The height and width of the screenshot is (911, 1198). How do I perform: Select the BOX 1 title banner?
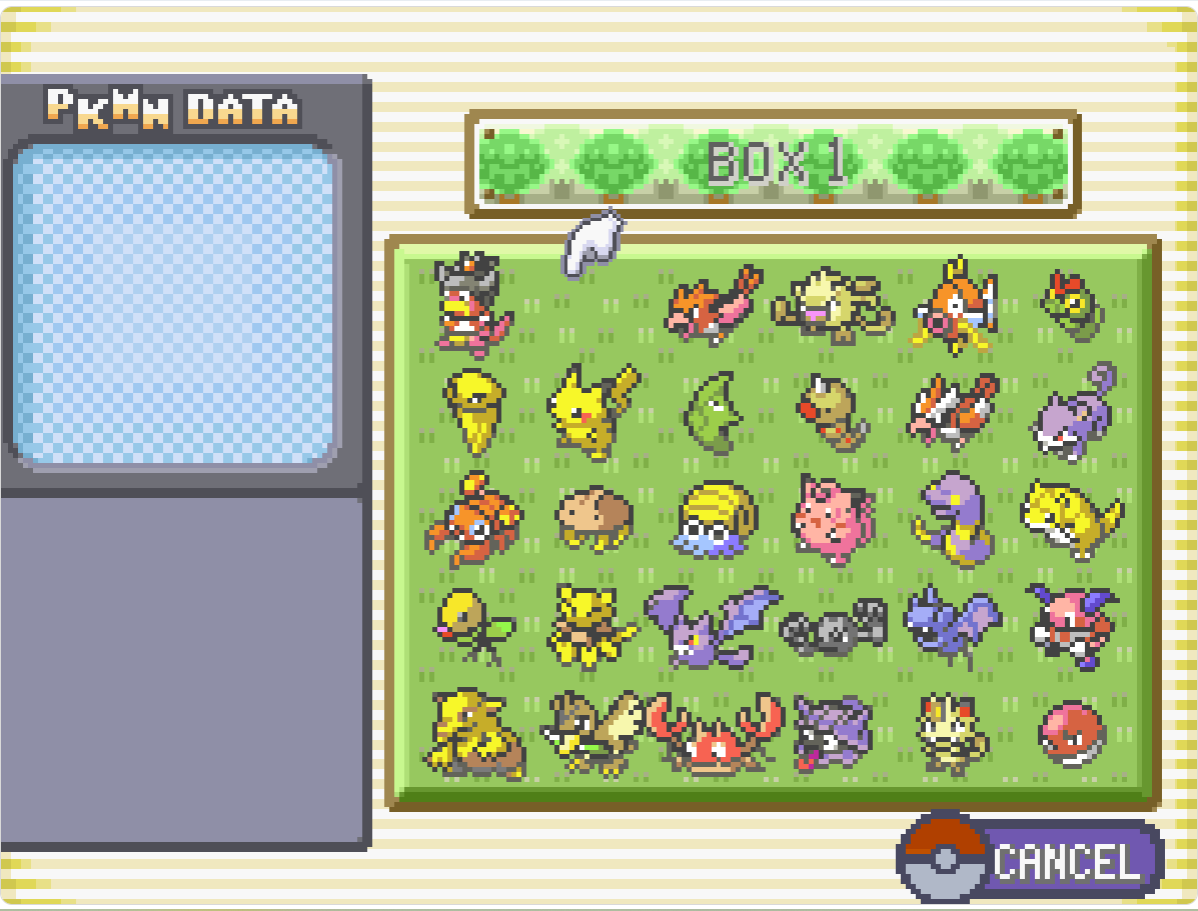click(772, 164)
